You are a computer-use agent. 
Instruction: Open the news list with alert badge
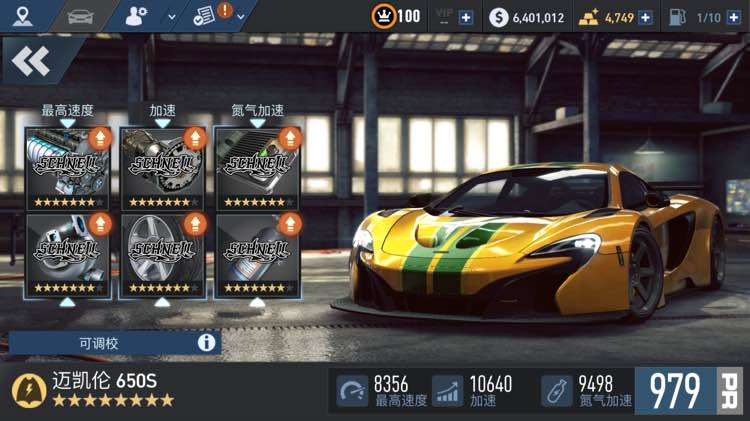click(214, 15)
